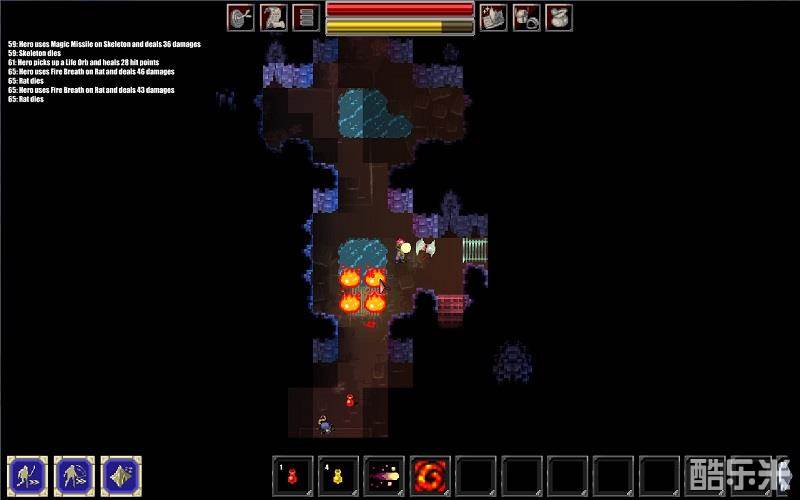Click the bird statue icon
Image resolution: width=800 pixels, height=500 pixels.
[x=274, y=17]
